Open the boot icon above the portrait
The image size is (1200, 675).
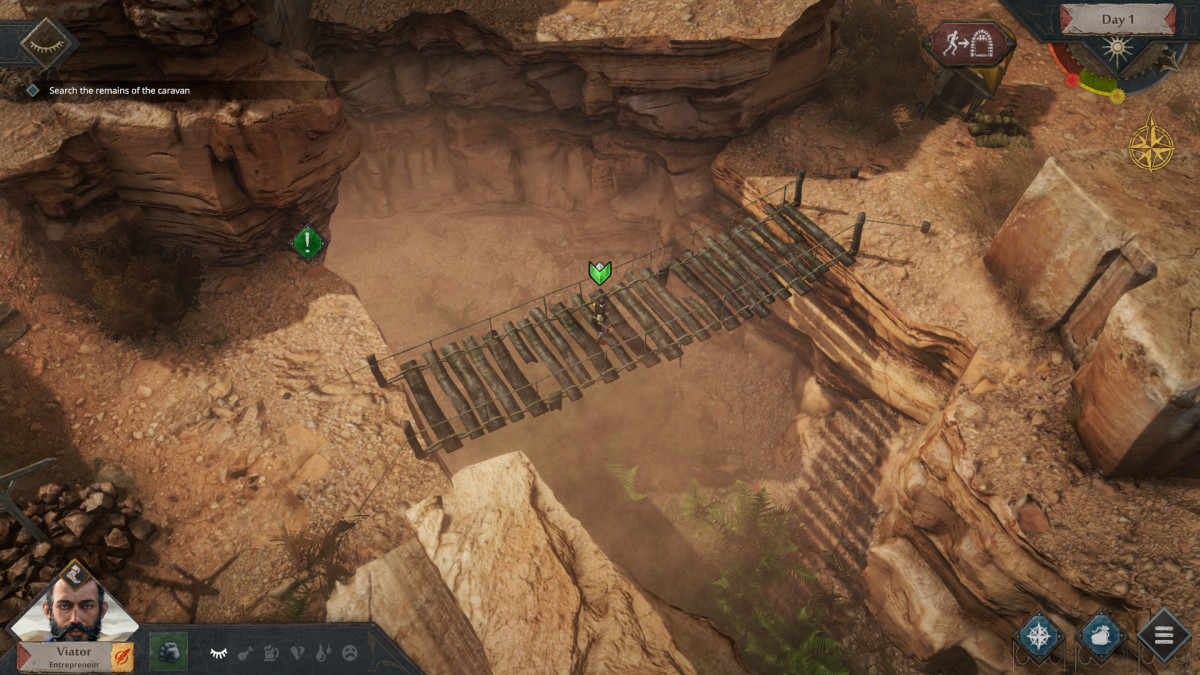pos(75,572)
